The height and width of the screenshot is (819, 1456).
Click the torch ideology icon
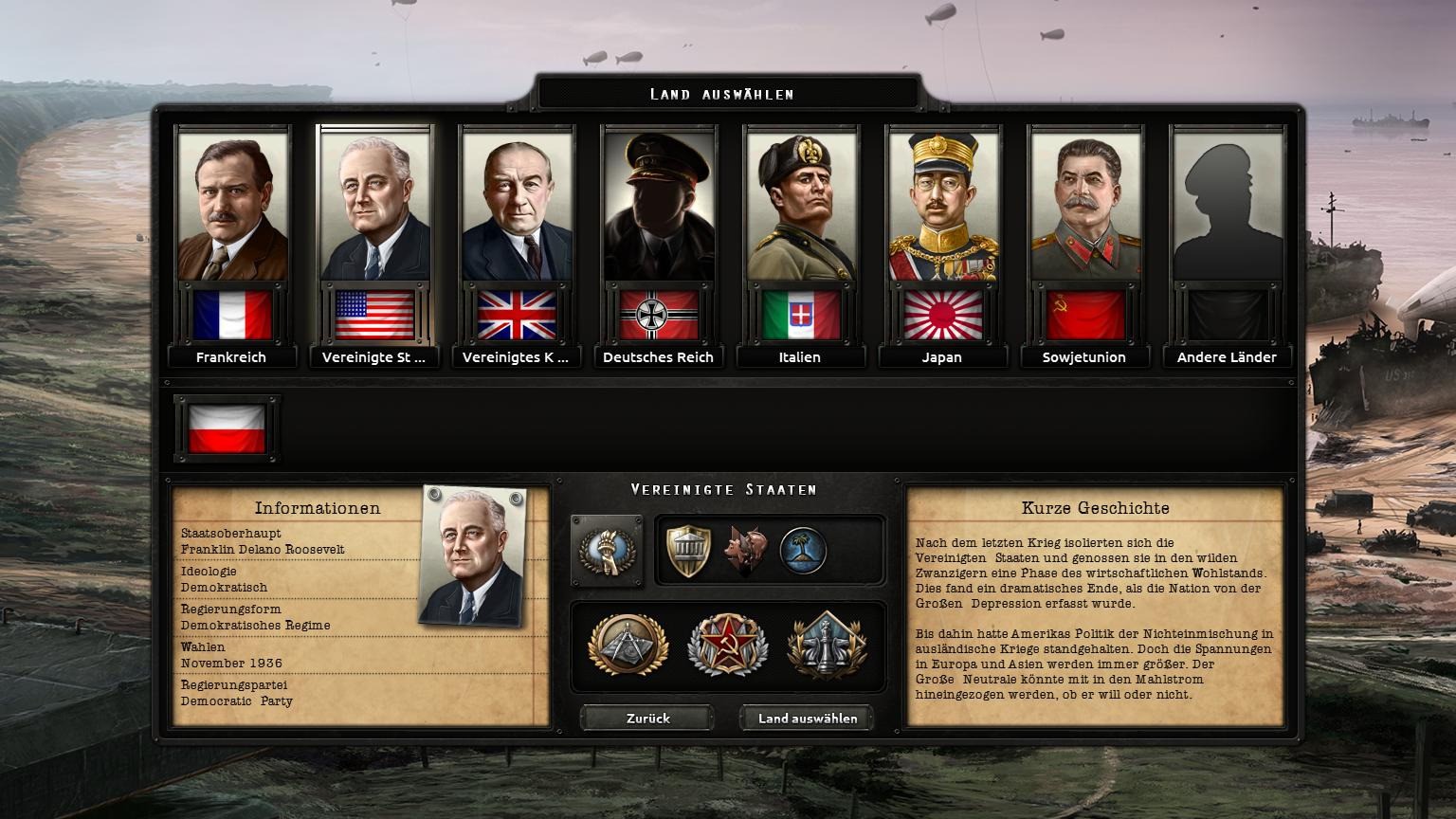(607, 551)
